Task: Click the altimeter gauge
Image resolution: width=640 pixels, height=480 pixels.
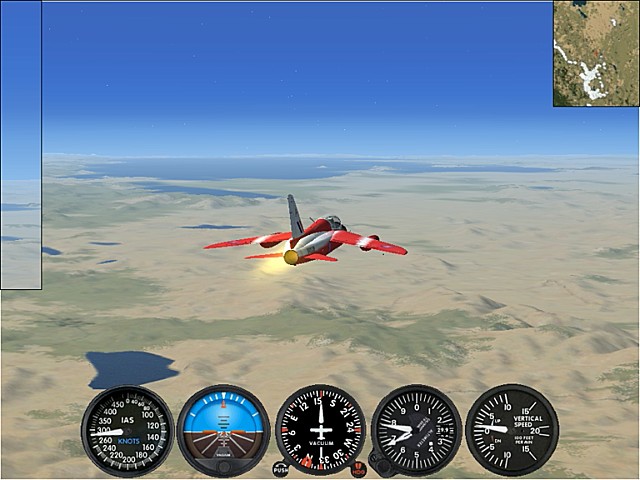Action: [416, 430]
